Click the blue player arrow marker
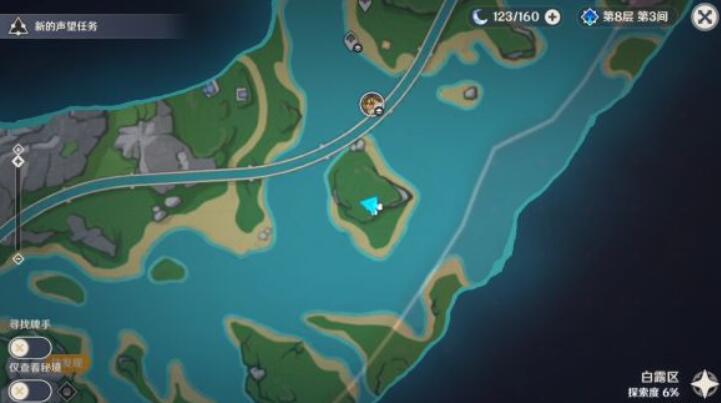 tap(372, 205)
